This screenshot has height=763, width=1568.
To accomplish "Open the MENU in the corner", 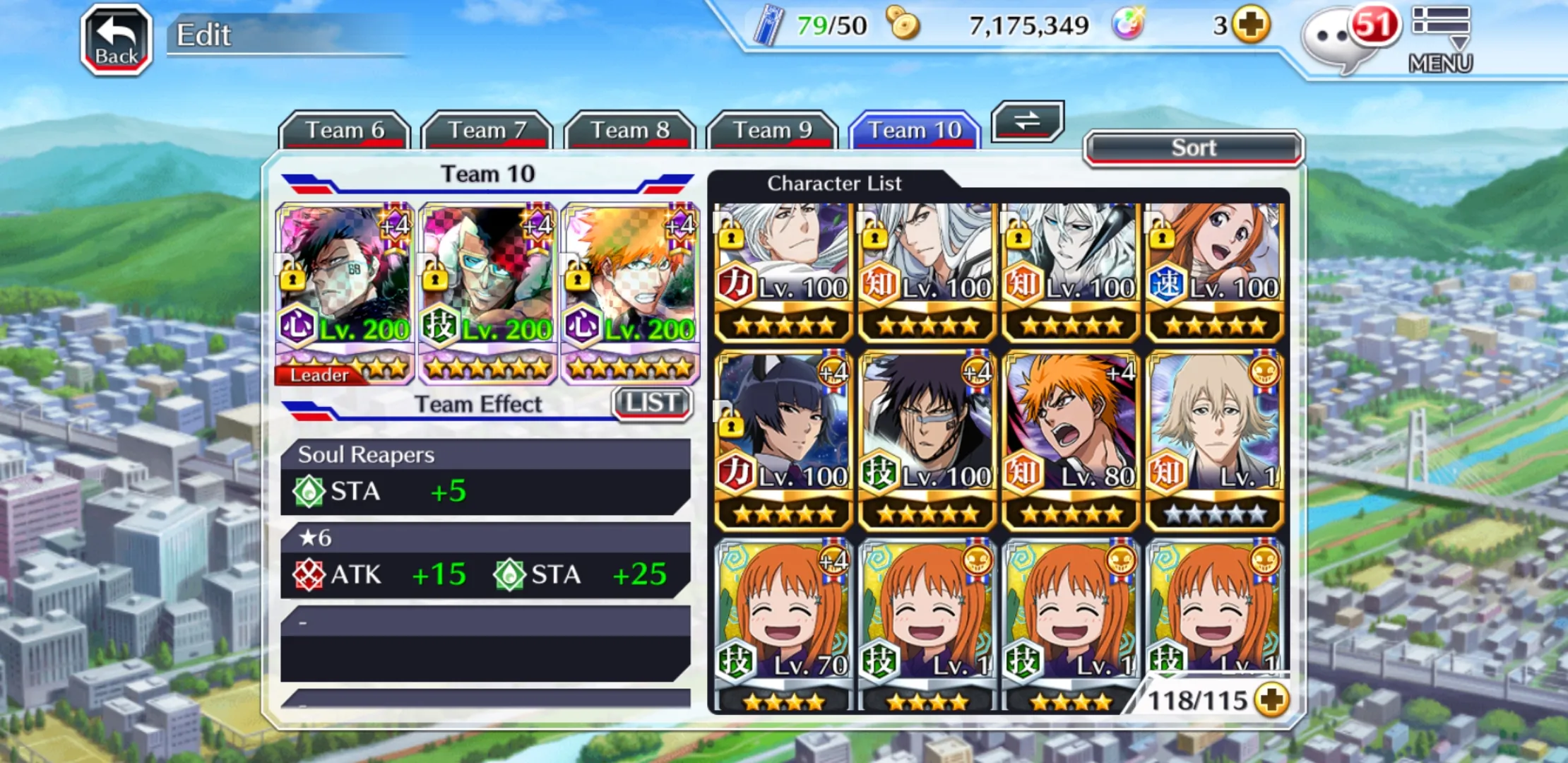I will tap(1440, 40).
